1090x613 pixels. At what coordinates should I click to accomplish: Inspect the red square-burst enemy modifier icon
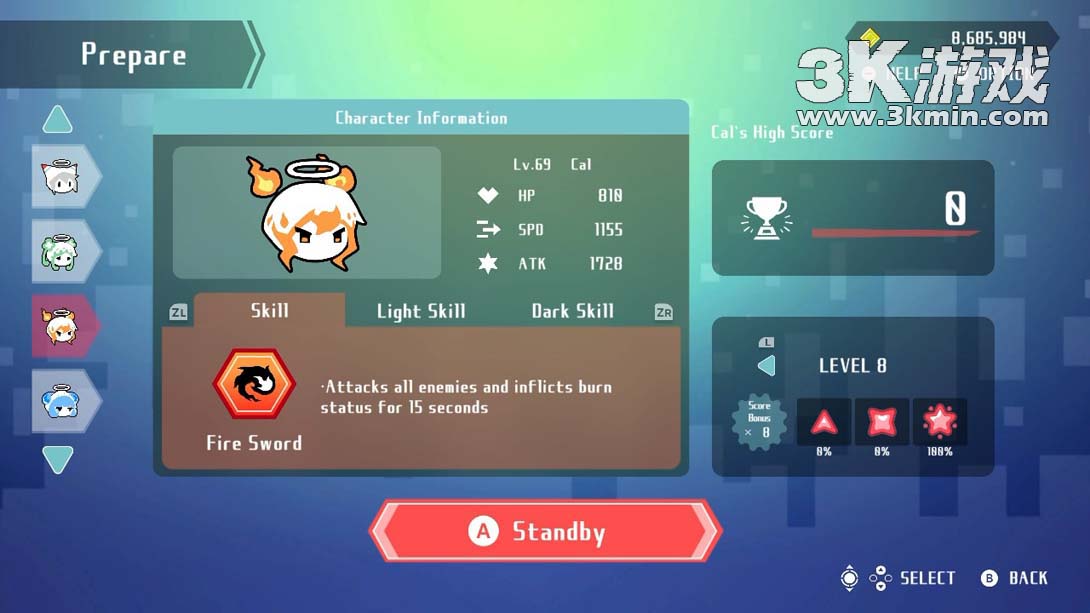881,422
